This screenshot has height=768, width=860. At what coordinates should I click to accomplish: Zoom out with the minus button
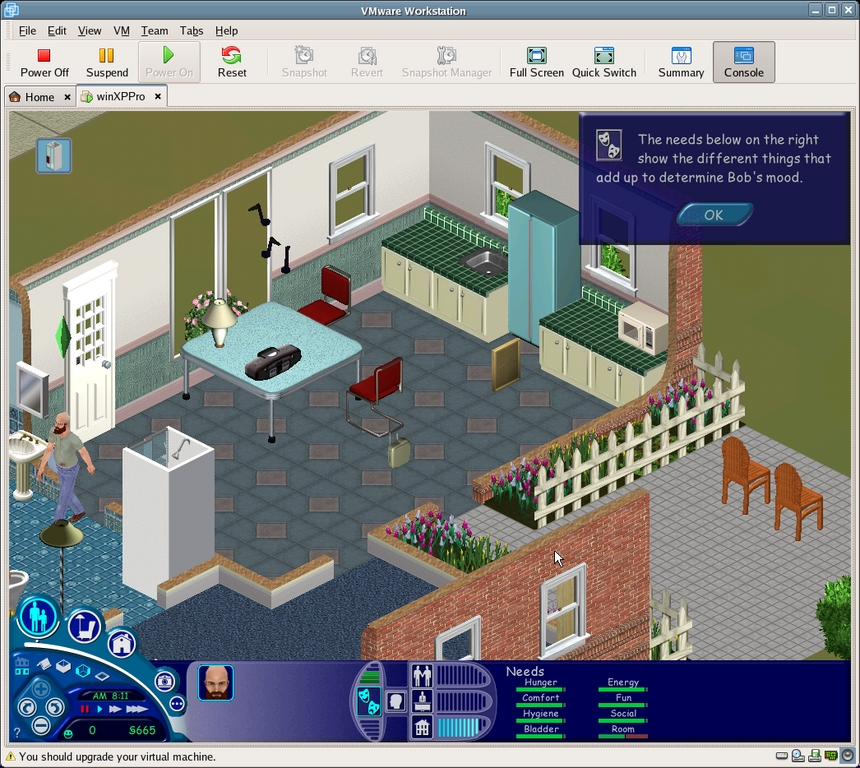(x=41, y=726)
